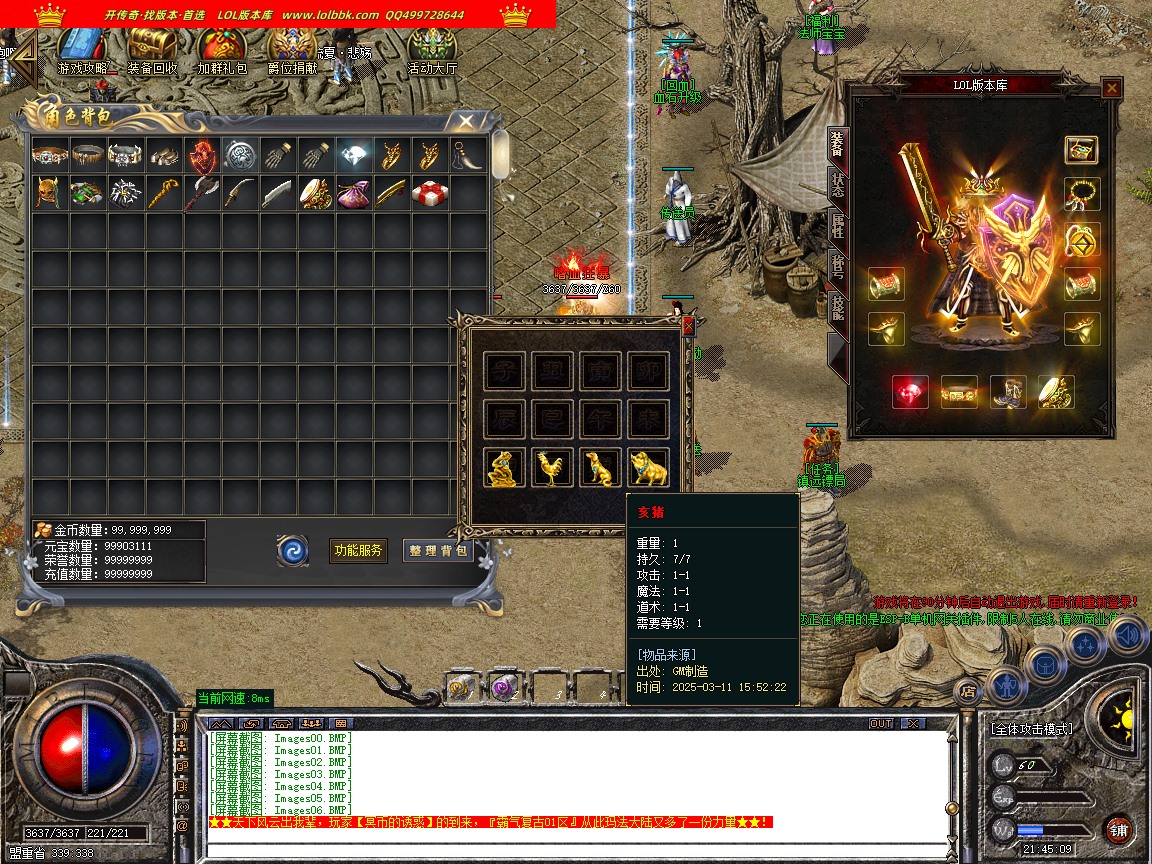Close the zodiac panel with the red X

pos(688,325)
